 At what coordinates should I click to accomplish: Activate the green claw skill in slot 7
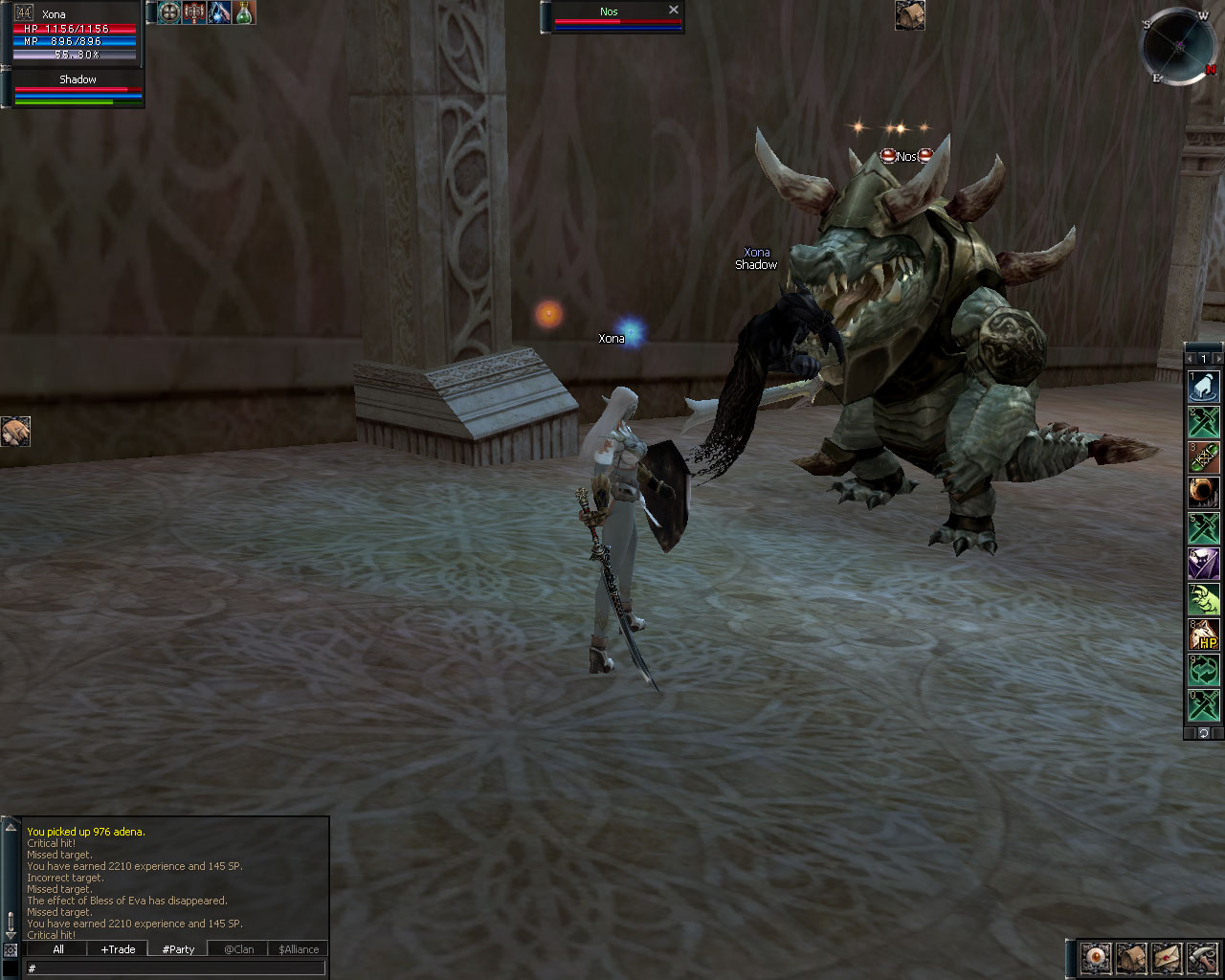coord(1203,600)
